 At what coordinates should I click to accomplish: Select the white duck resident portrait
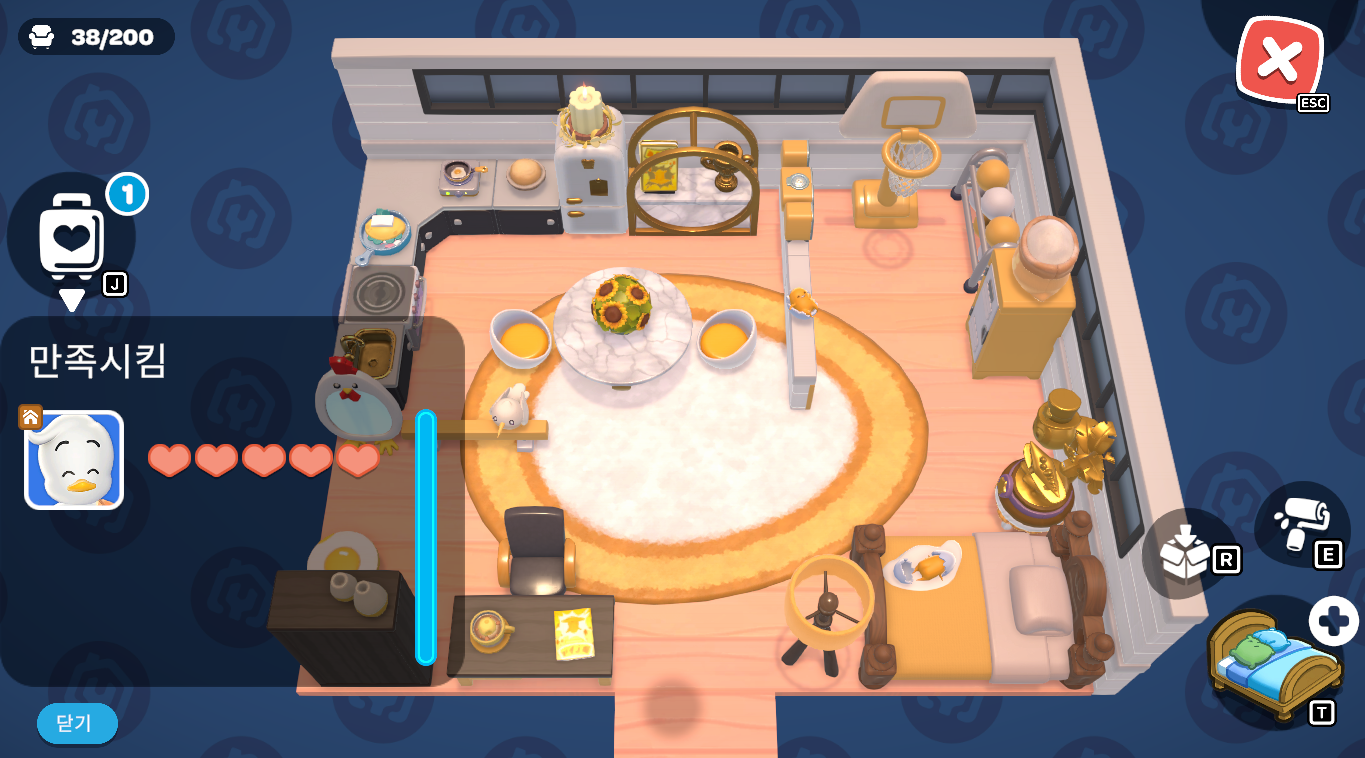click(74, 460)
